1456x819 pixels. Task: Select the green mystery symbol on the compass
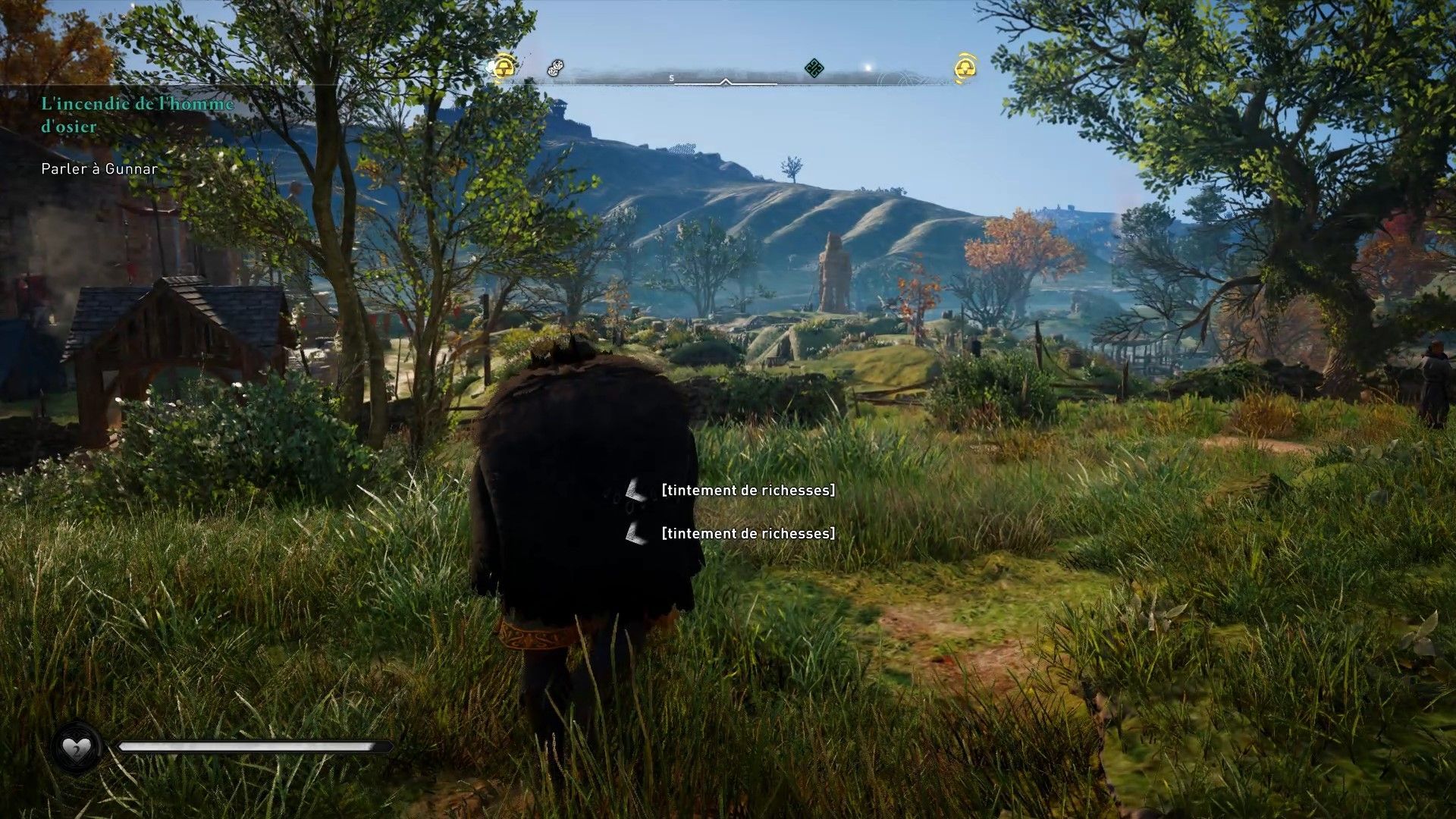coord(813,68)
